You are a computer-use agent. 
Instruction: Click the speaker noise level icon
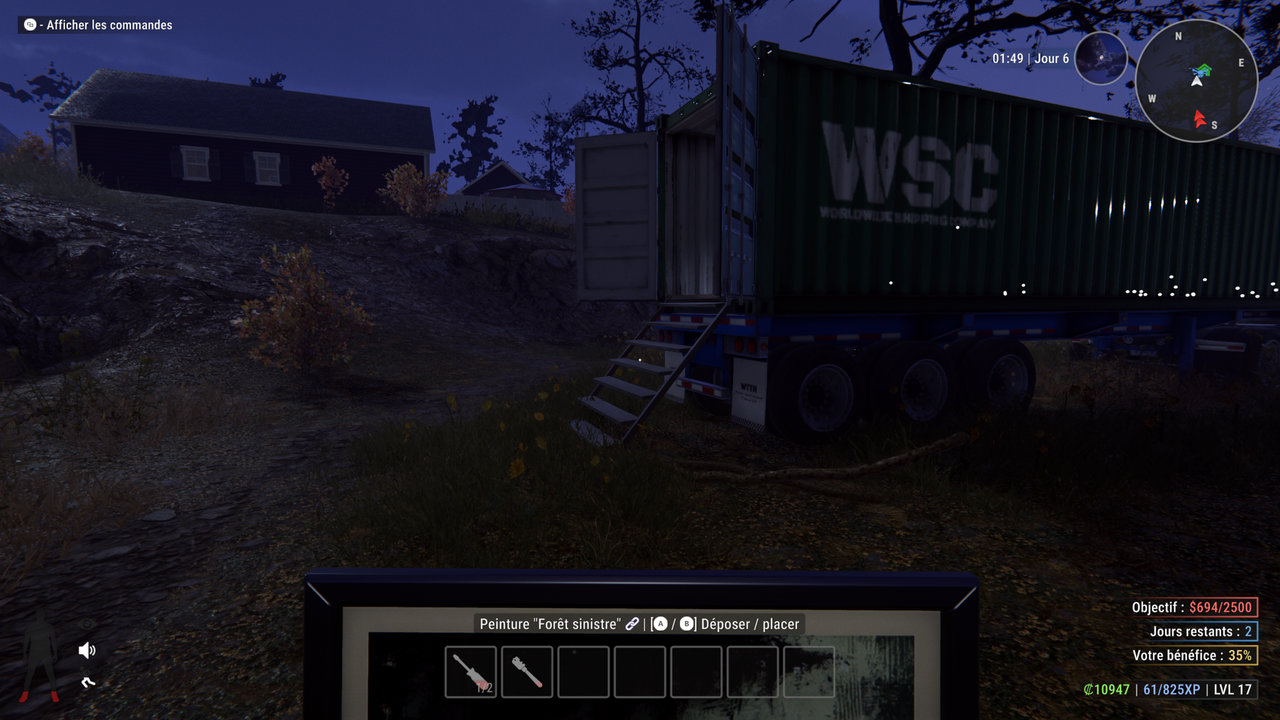click(87, 651)
